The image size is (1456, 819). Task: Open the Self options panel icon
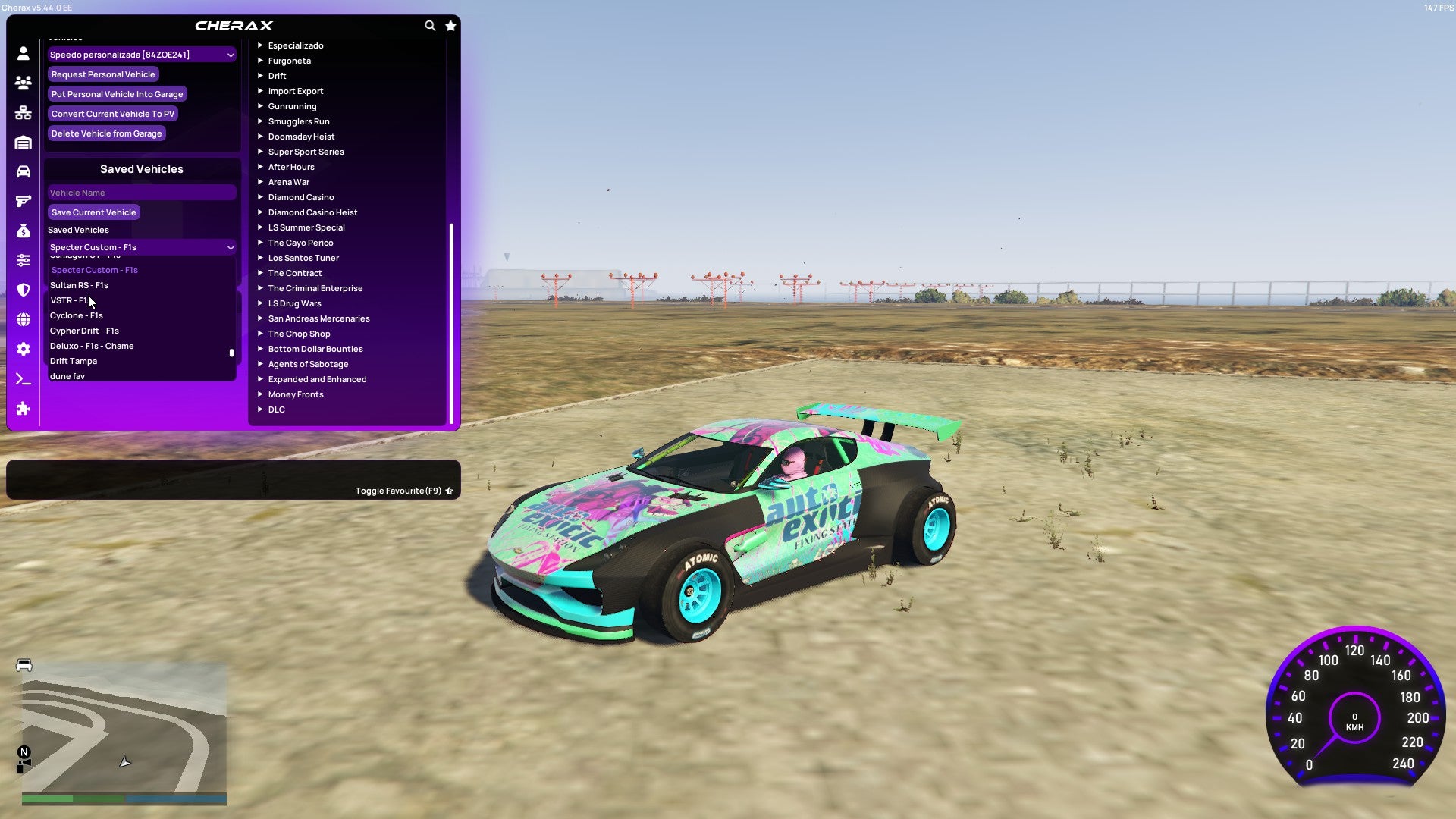coord(23,54)
